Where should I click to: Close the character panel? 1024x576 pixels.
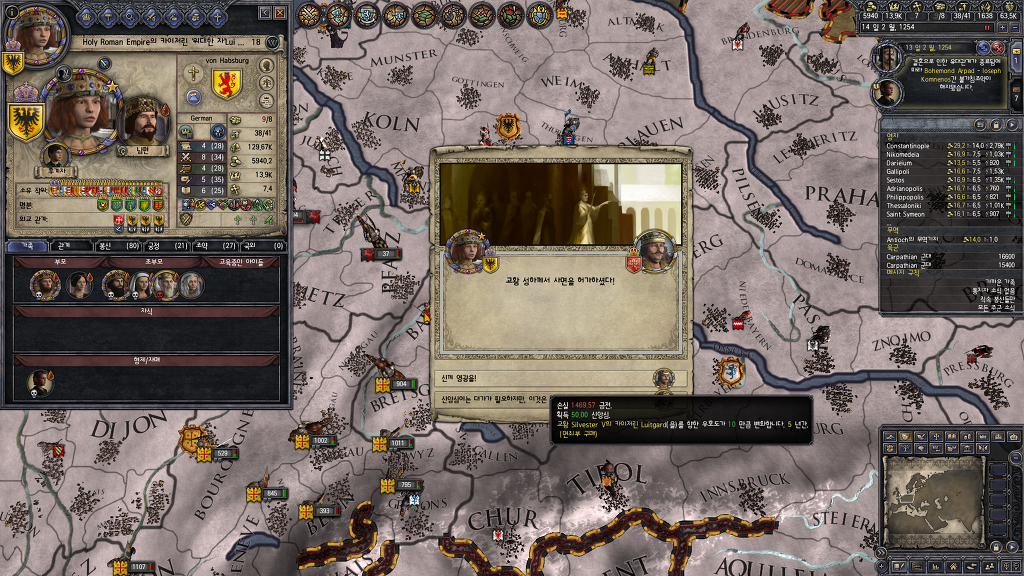pos(280,13)
